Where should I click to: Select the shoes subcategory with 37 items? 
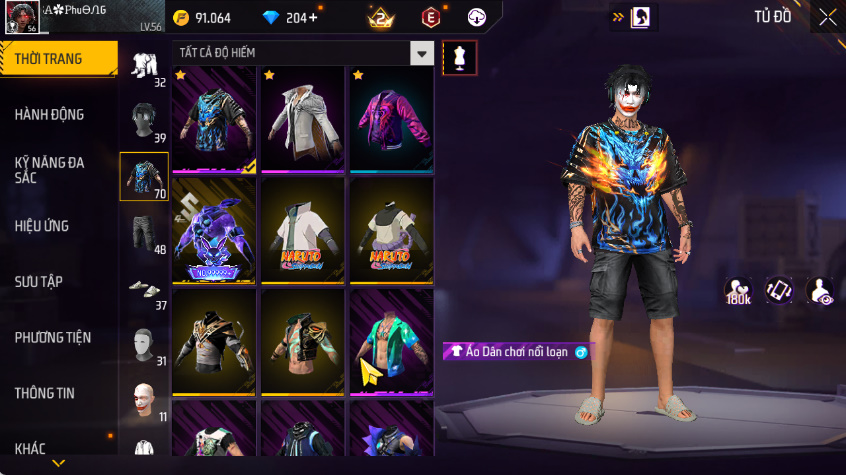point(144,289)
